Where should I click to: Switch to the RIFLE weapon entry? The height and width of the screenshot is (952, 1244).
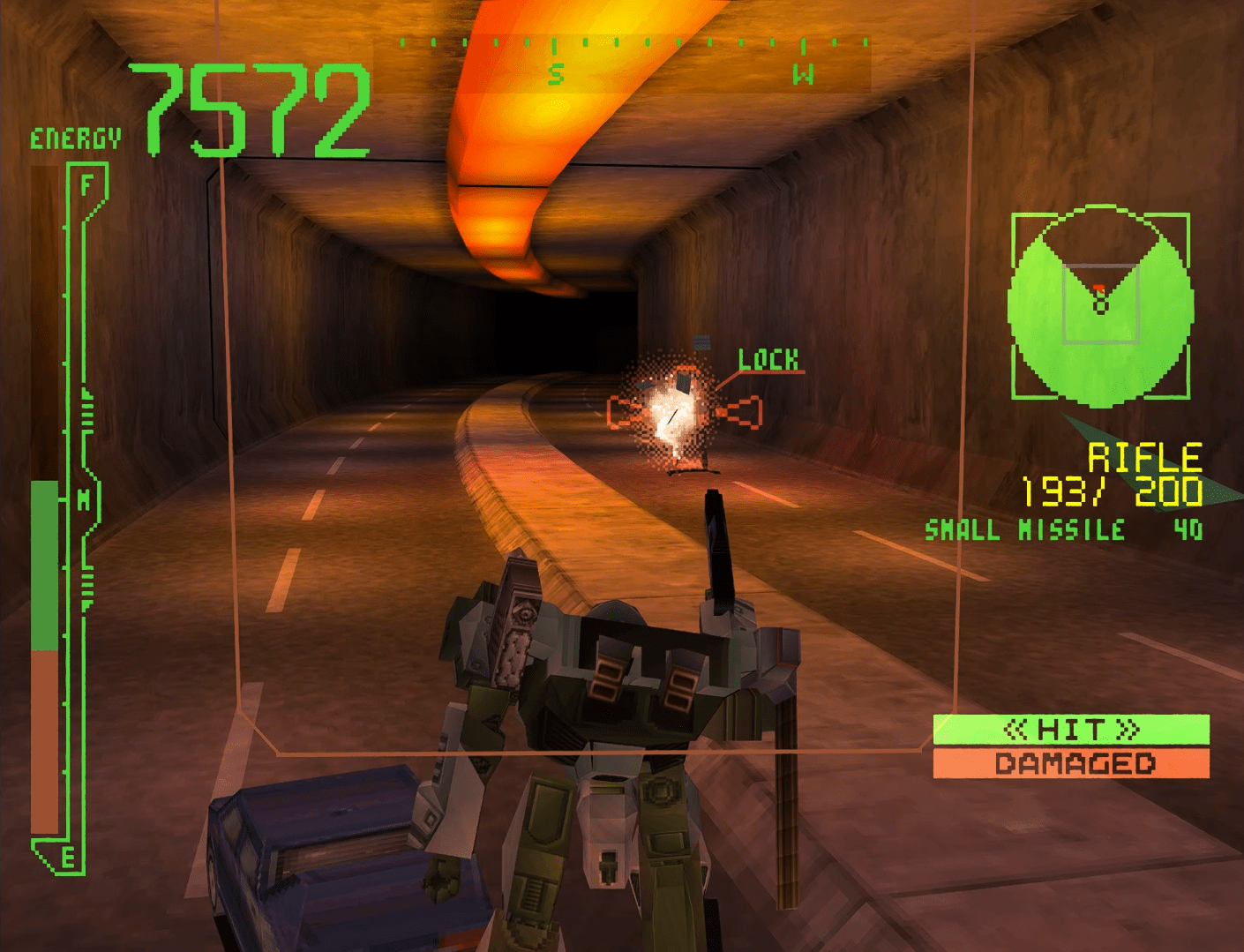click(x=1144, y=455)
